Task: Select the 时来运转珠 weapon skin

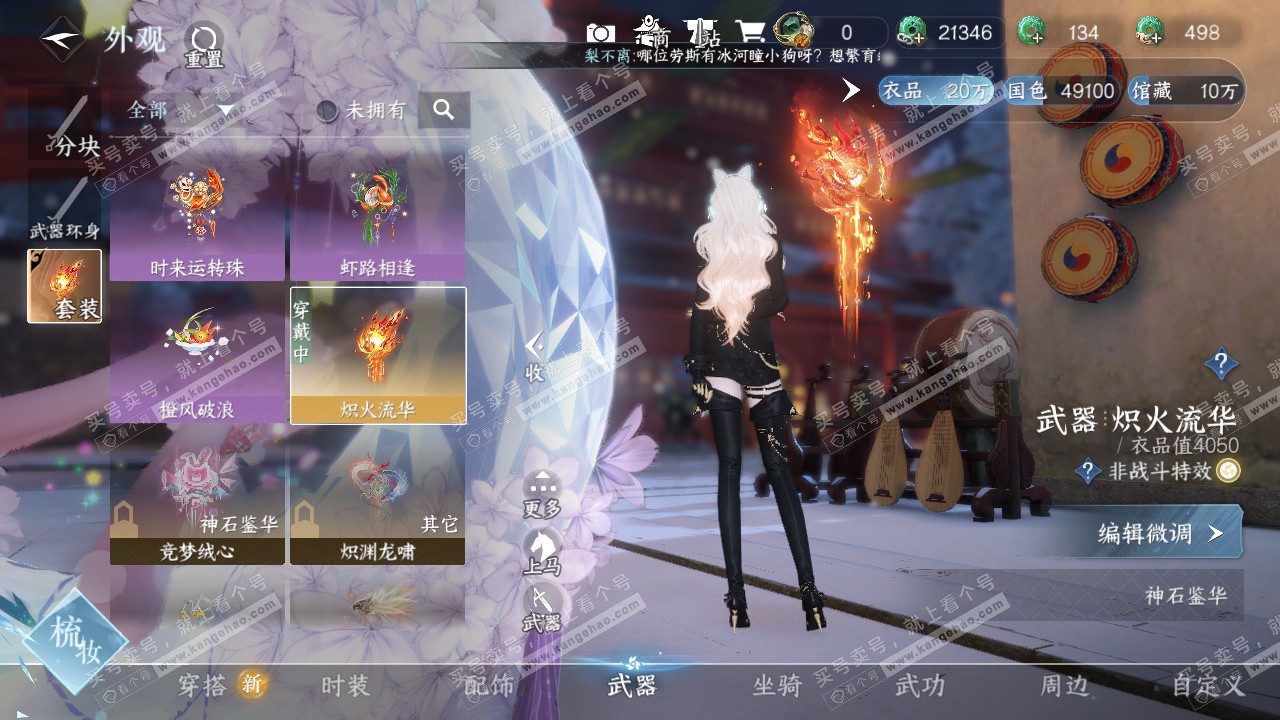Action: [197, 223]
